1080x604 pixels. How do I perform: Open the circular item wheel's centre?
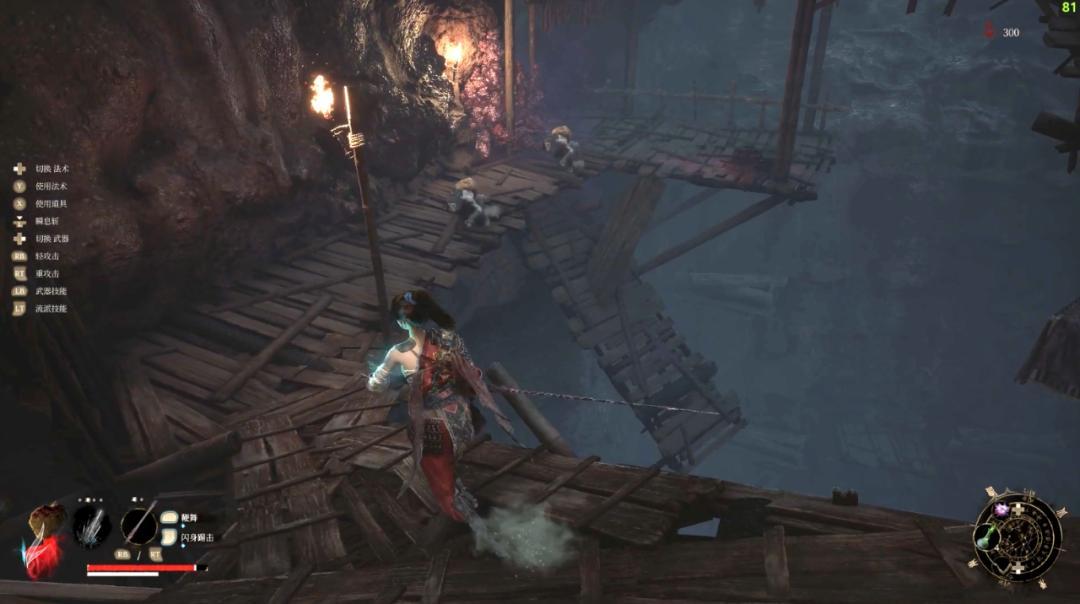[1018, 538]
